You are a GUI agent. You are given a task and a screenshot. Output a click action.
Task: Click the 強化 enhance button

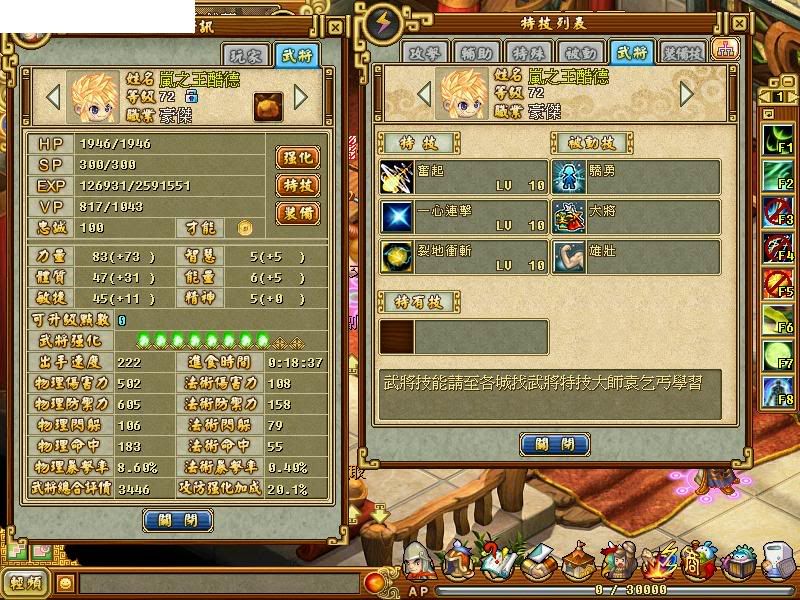pos(297,158)
